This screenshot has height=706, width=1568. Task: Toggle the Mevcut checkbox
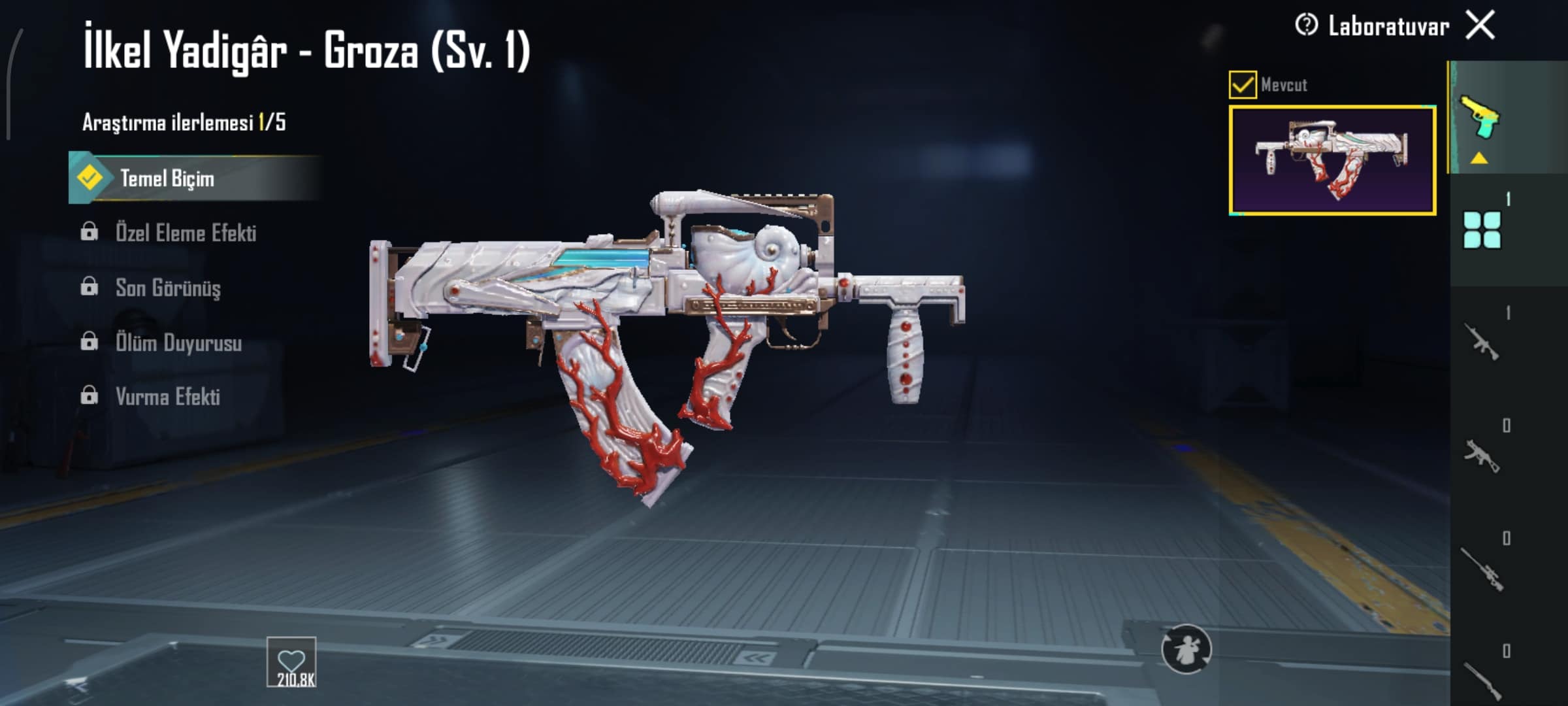click(1242, 85)
